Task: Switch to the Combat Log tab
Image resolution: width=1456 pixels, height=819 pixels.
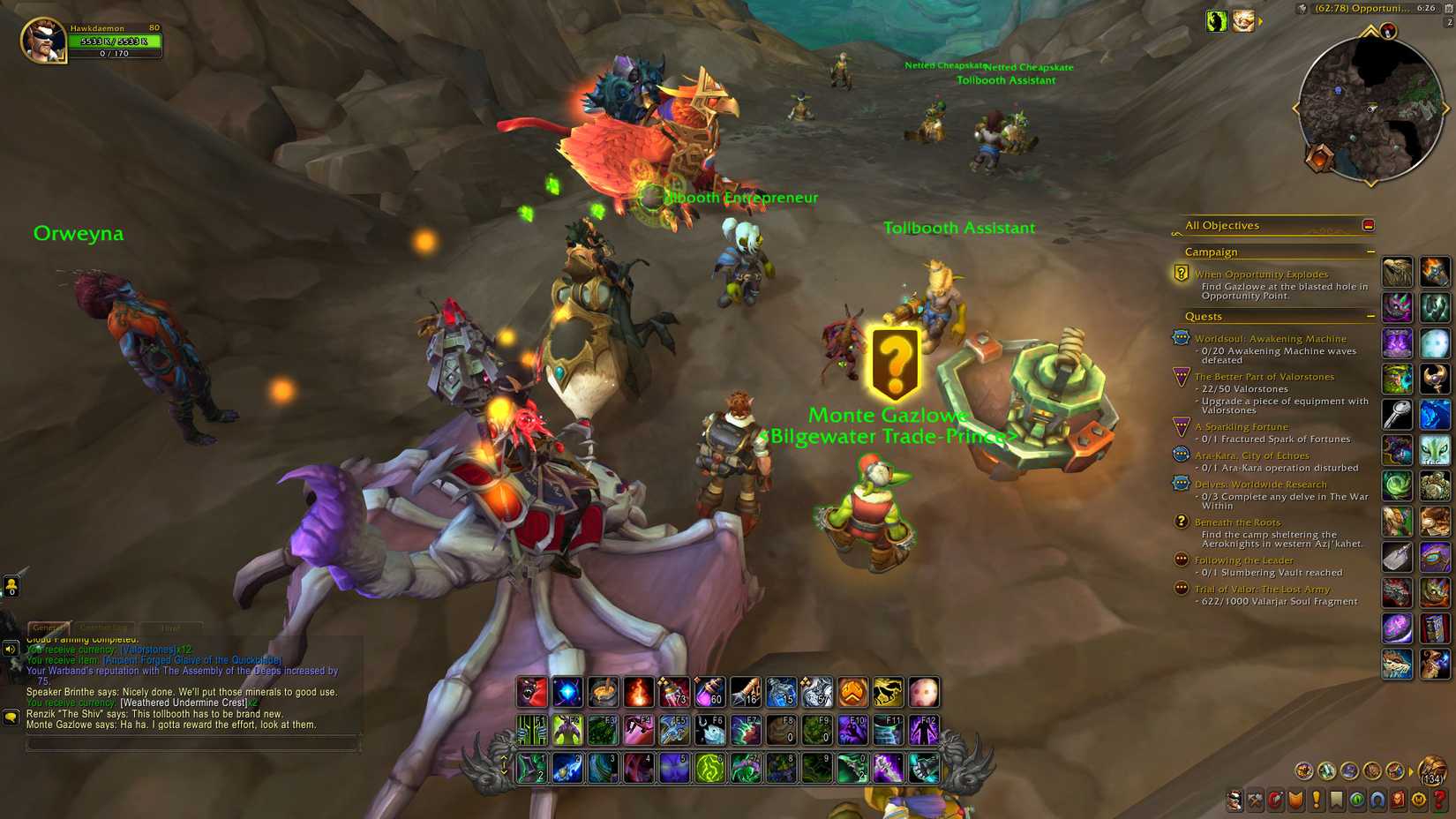Action: coord(104,627)
